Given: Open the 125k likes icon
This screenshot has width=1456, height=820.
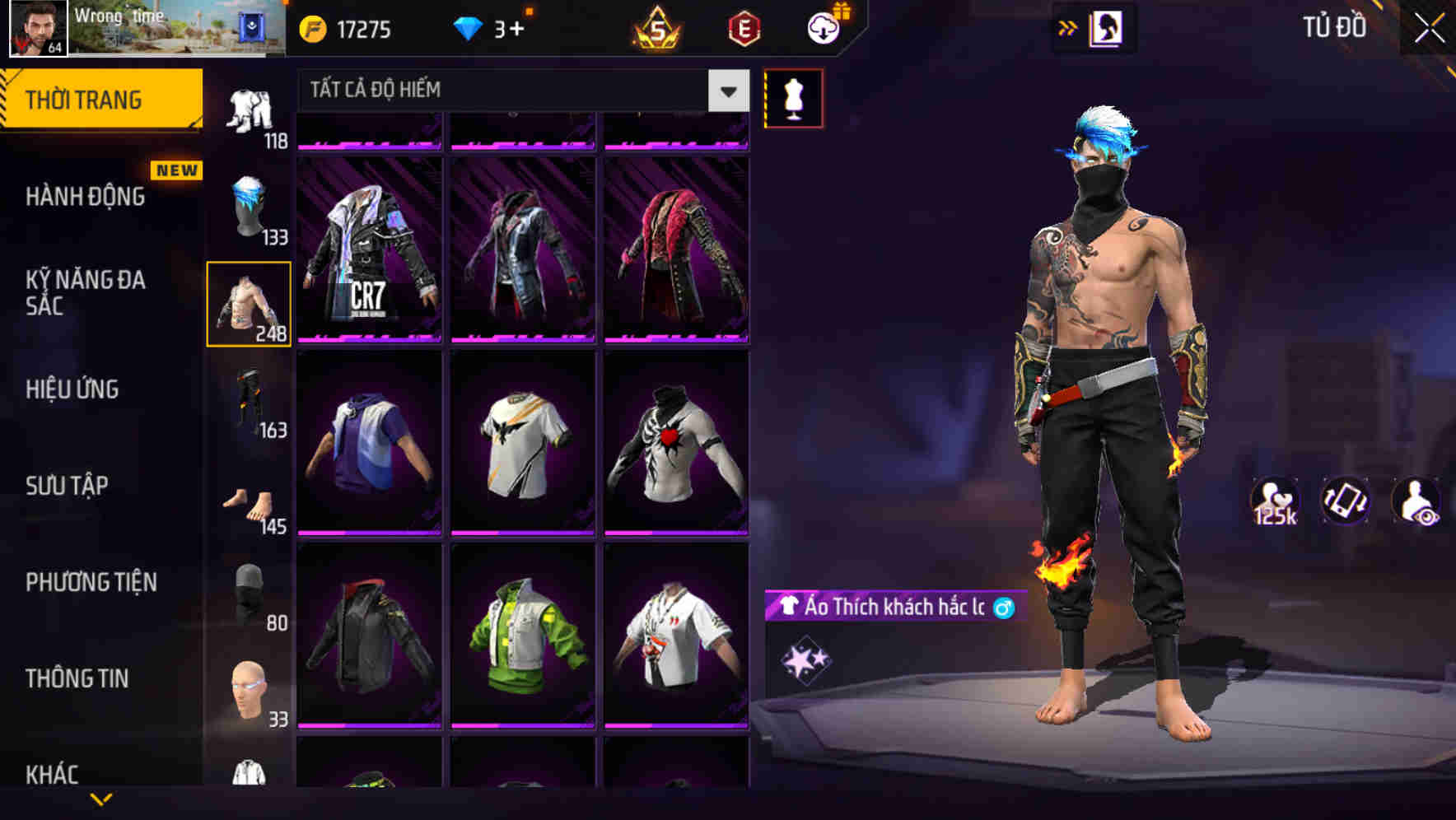Looking at the screenshot, I should pos(1276,500).
